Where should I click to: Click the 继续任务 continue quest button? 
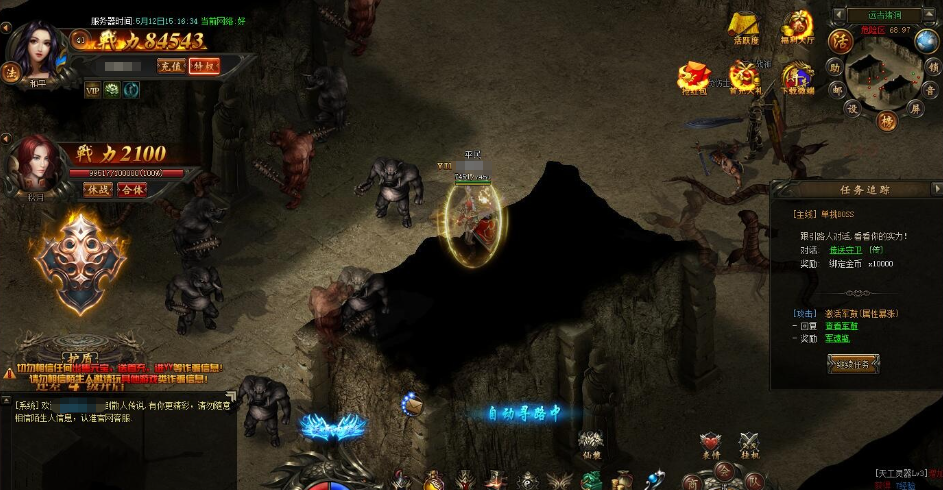(x=853, y=364)
